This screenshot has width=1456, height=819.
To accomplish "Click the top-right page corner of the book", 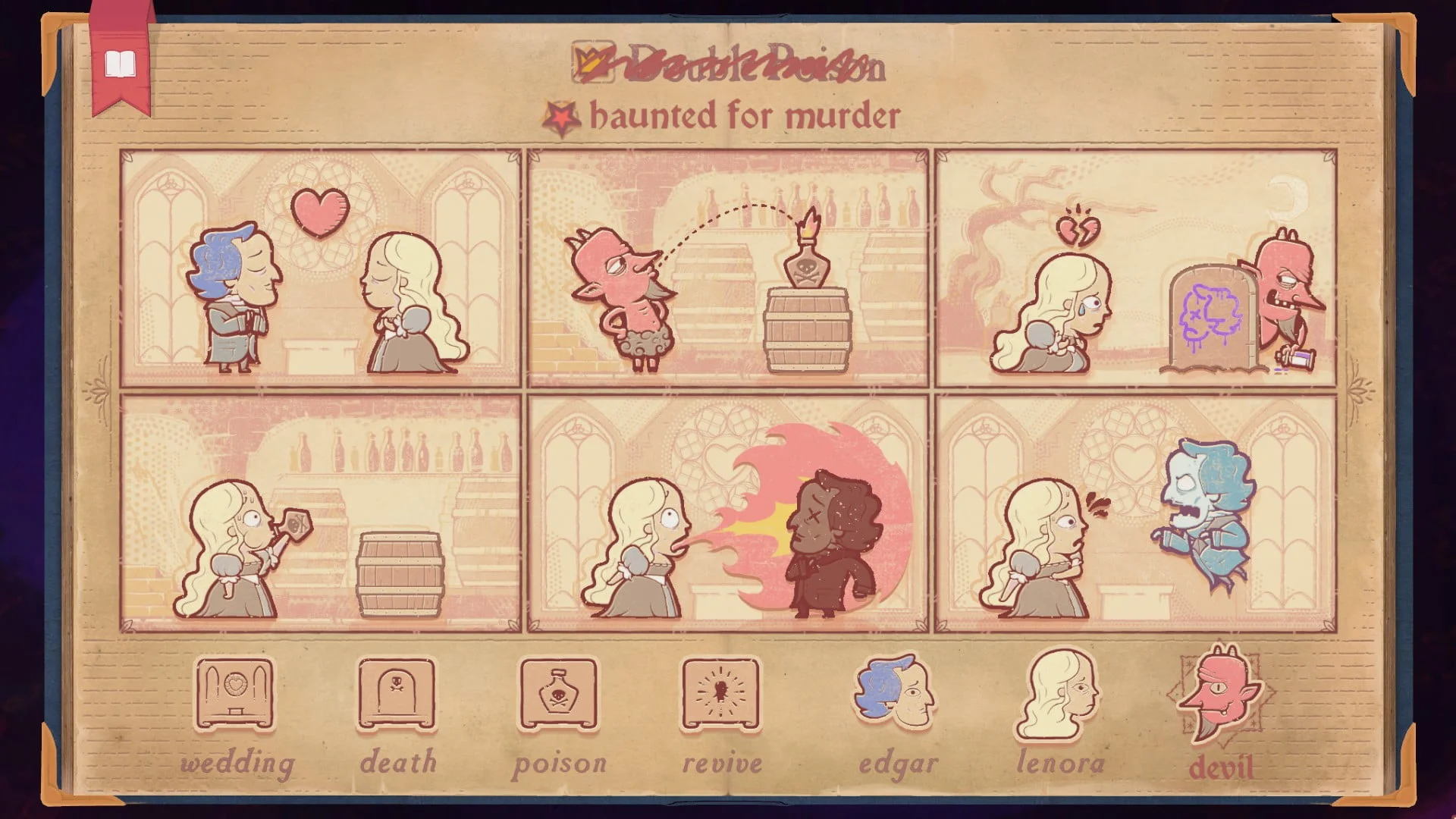I will [1407, 34].
